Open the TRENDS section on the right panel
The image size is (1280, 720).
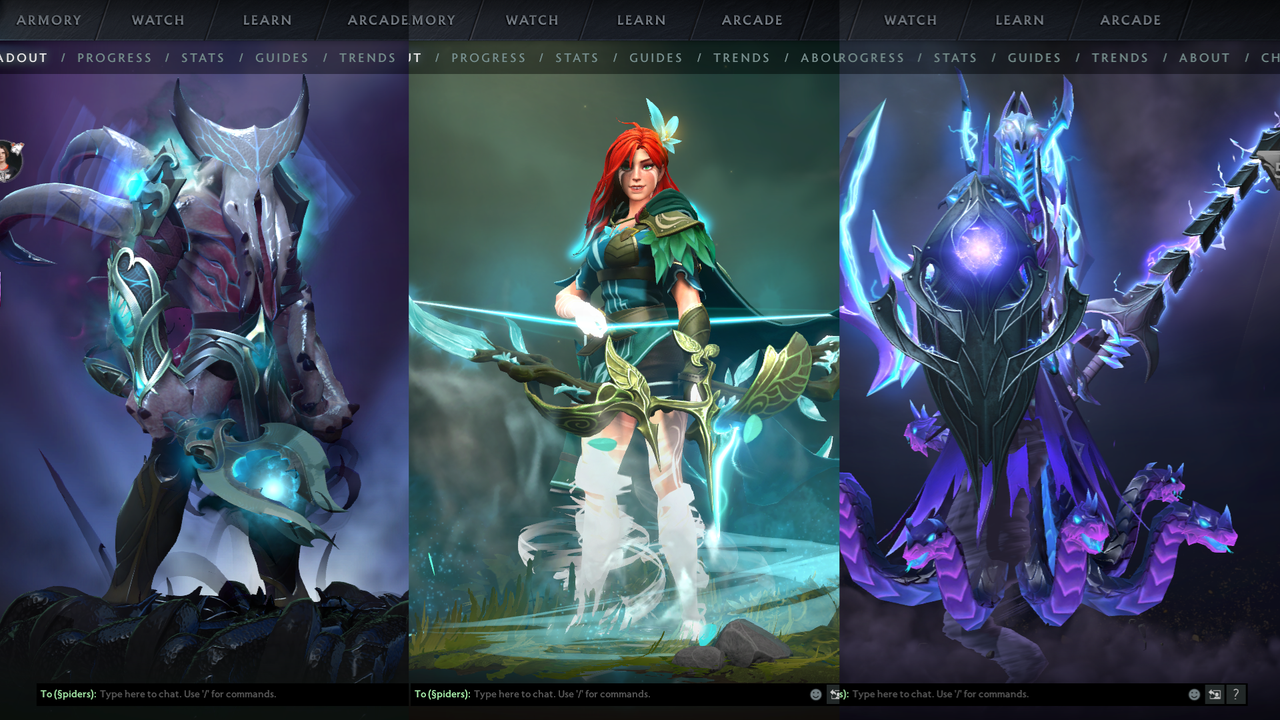[x=1120, y=58]
